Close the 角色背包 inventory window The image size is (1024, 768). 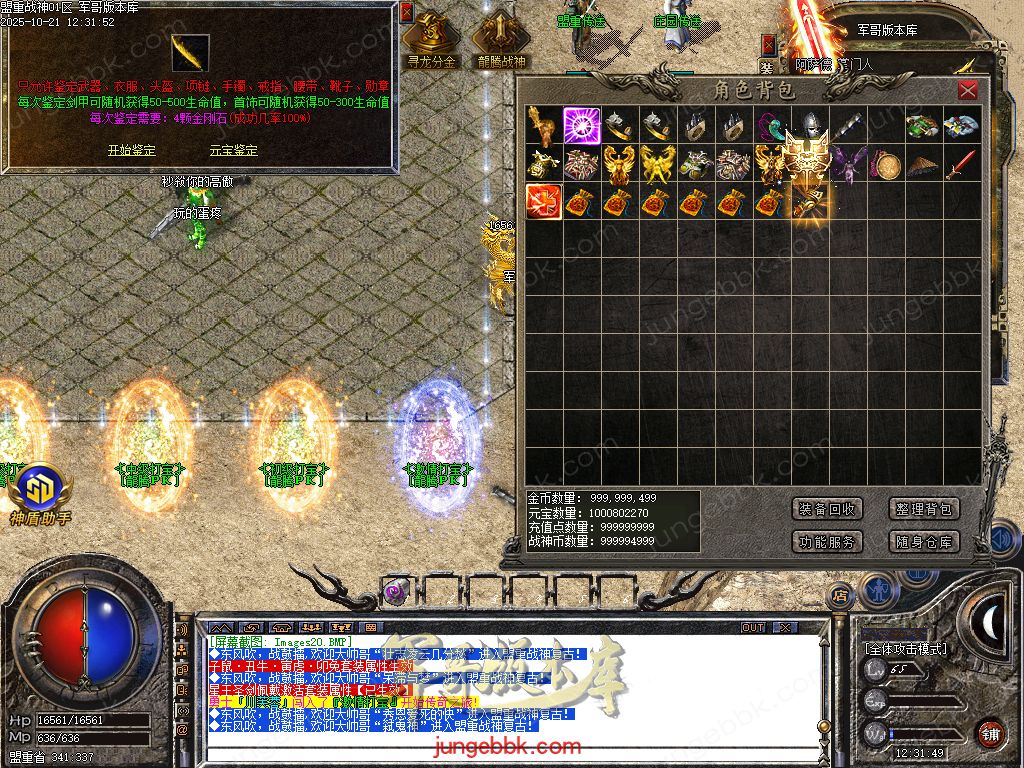click(967, 91)
